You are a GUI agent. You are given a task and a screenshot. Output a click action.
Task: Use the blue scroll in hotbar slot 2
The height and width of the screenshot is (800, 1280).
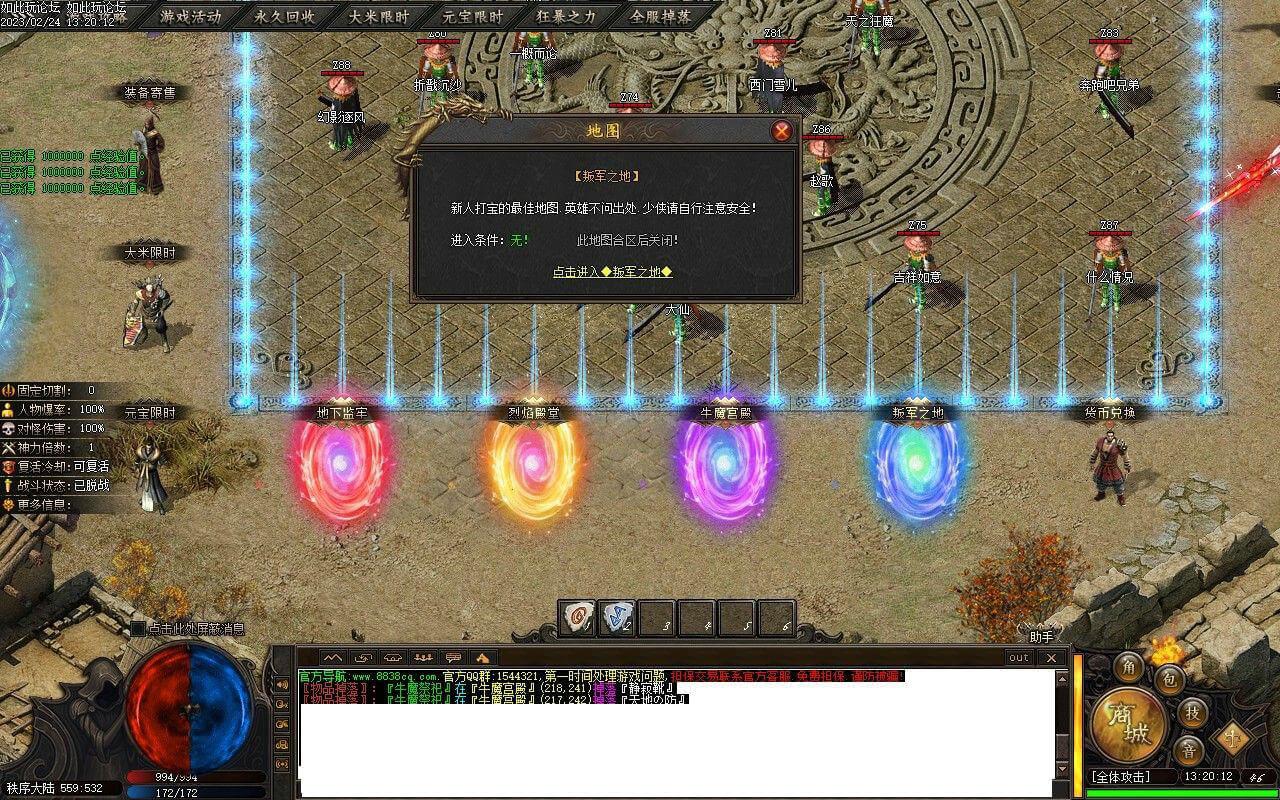(617, 618)
